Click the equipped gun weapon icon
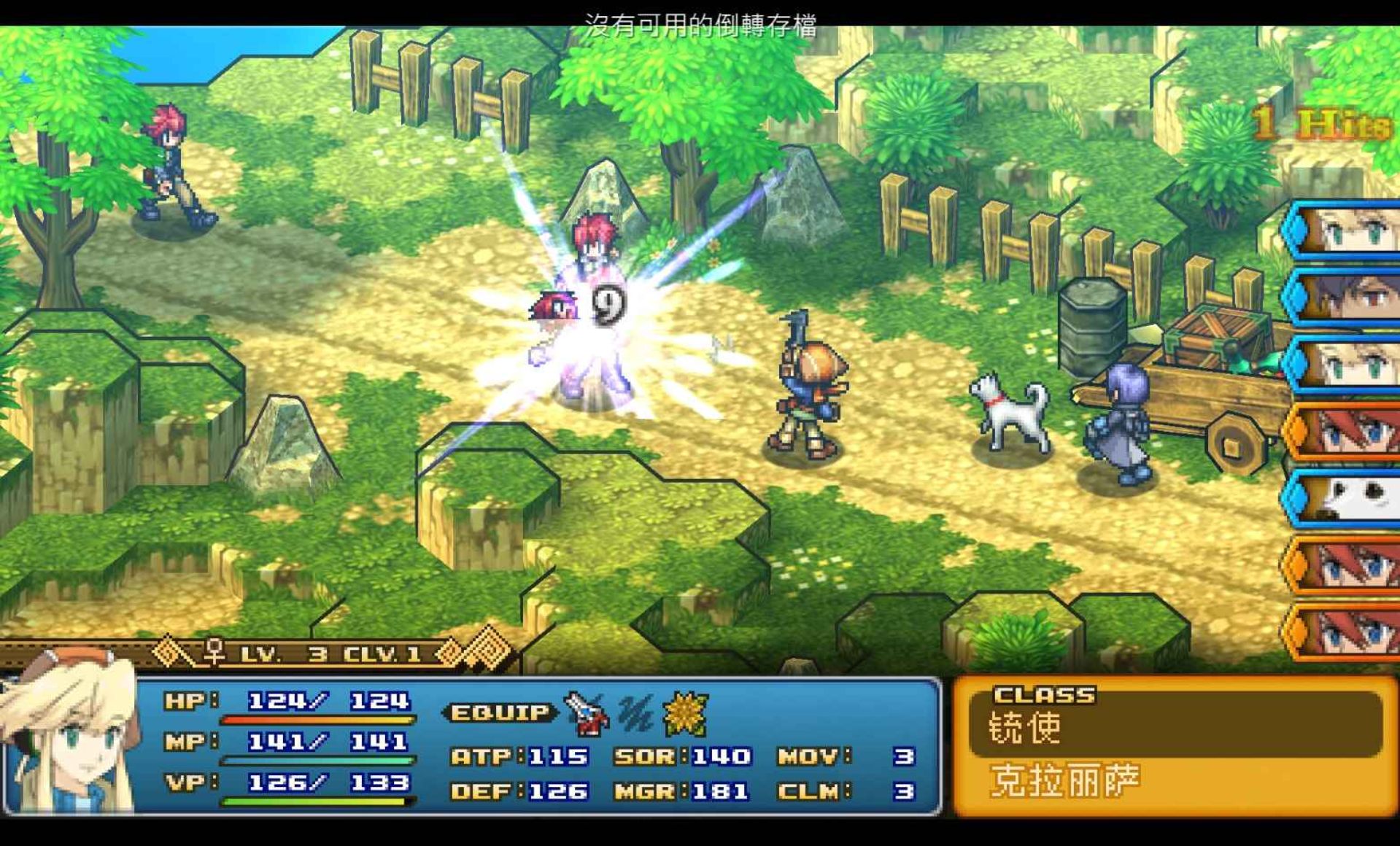1400x846 pixels. 586,713
